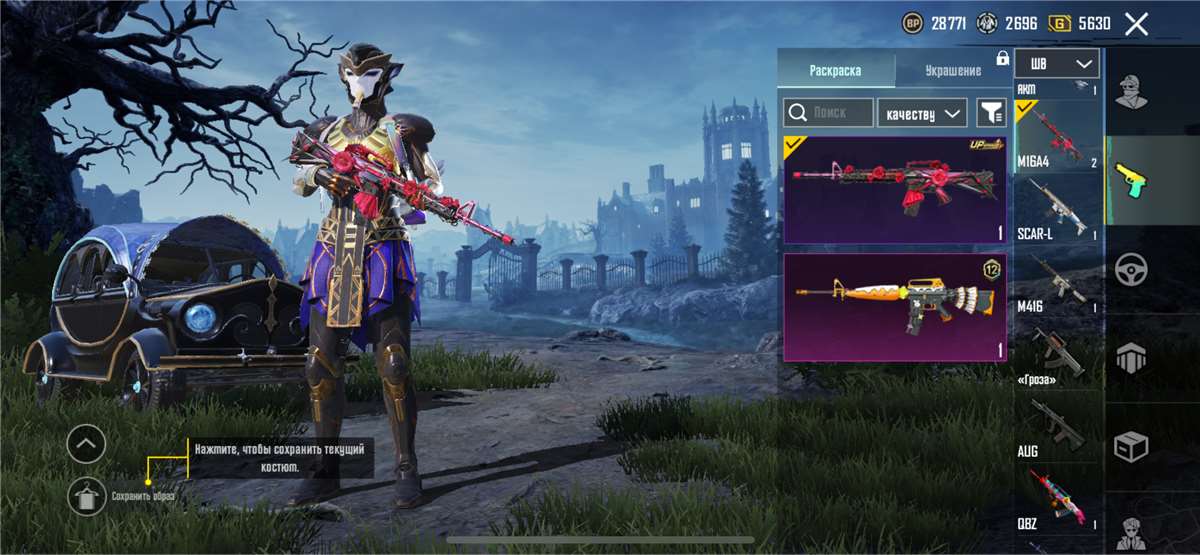Select the red rose M16A4 skin
1200x555 pixels.
pyautogui.click(x=895, y=190)
